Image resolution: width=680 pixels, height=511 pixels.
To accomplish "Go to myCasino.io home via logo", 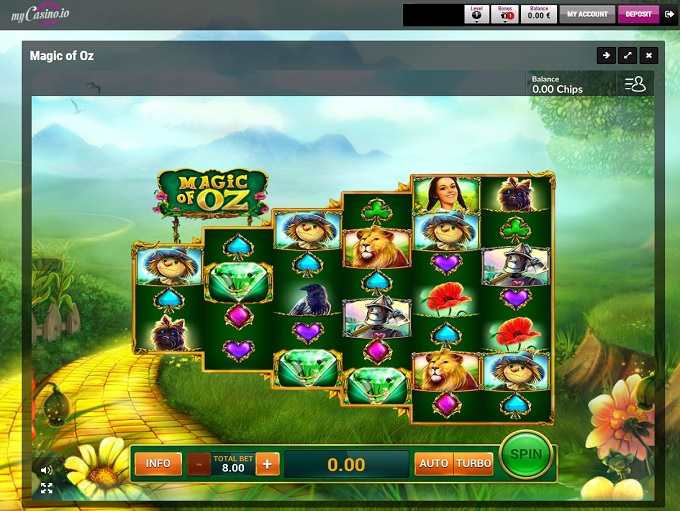I will 39,14.
